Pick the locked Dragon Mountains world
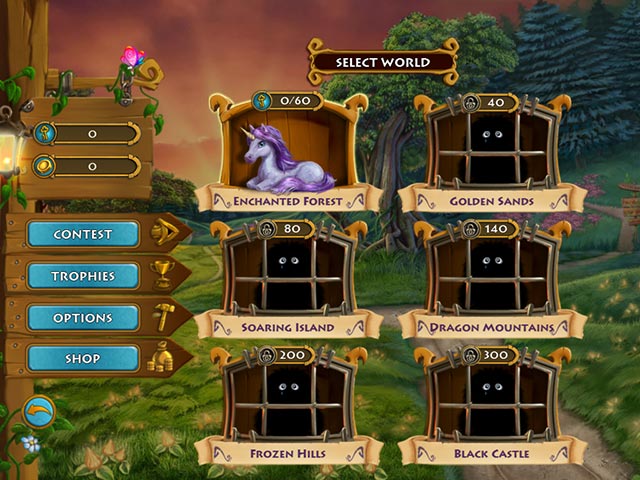Viewport: 640px width, 480px height. tap(491, 276)
